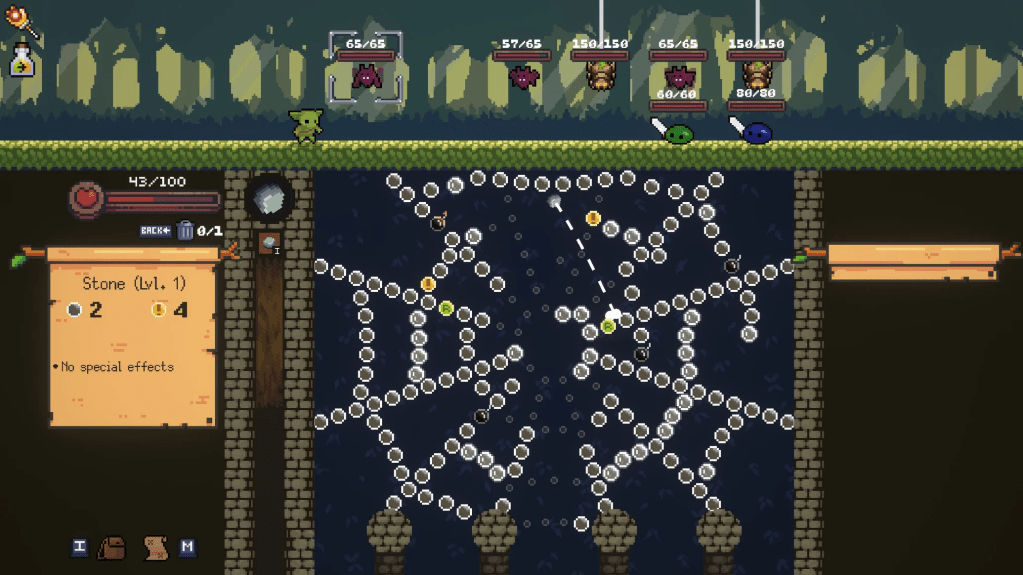Open the map scroll icon
Image resolution: width=1023 pixels, height=575 pixels.
pyautogui.click(x=154, y=547)
